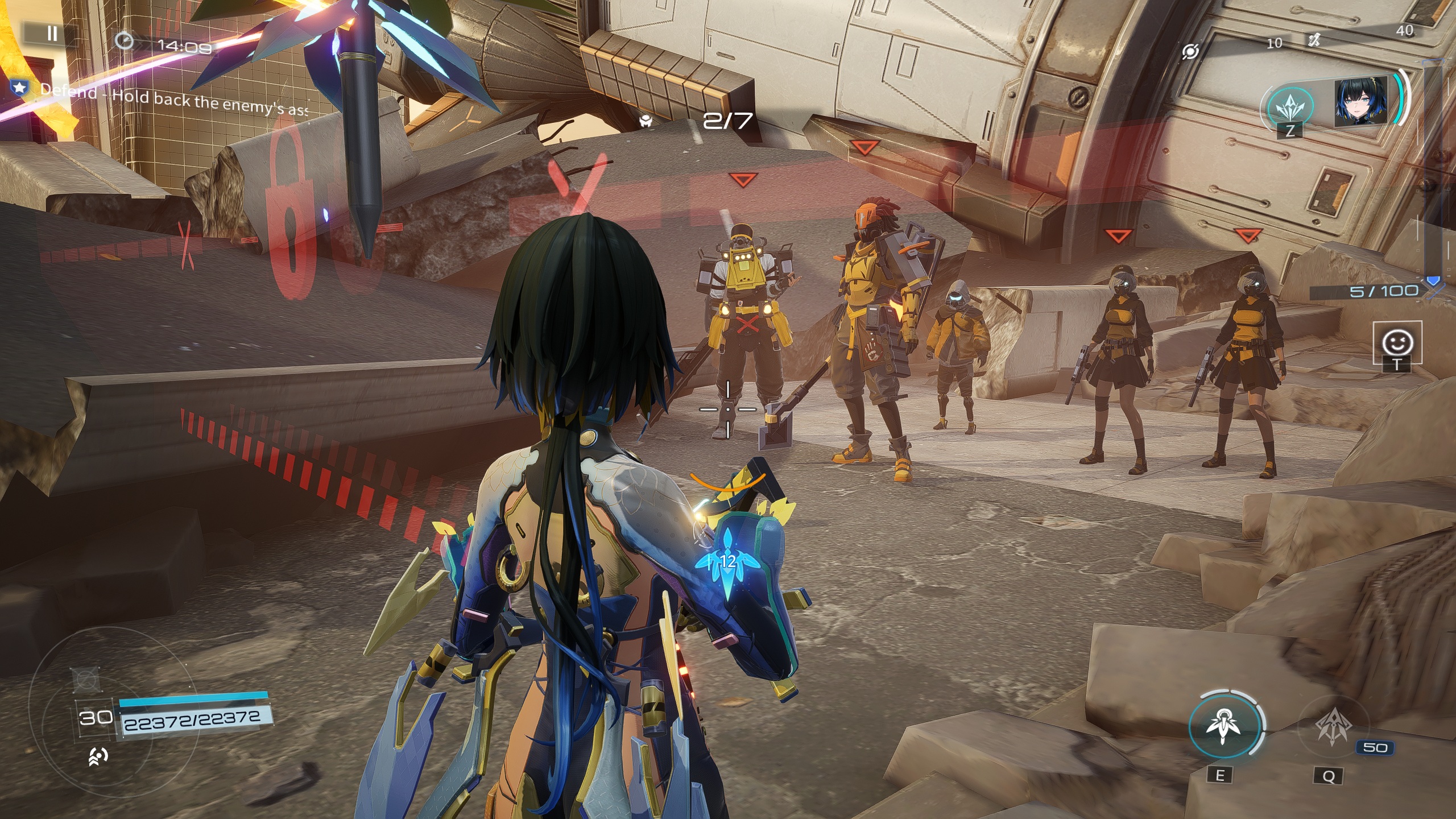Select the dark-haired character portrait

click(x=1360, y=103)
